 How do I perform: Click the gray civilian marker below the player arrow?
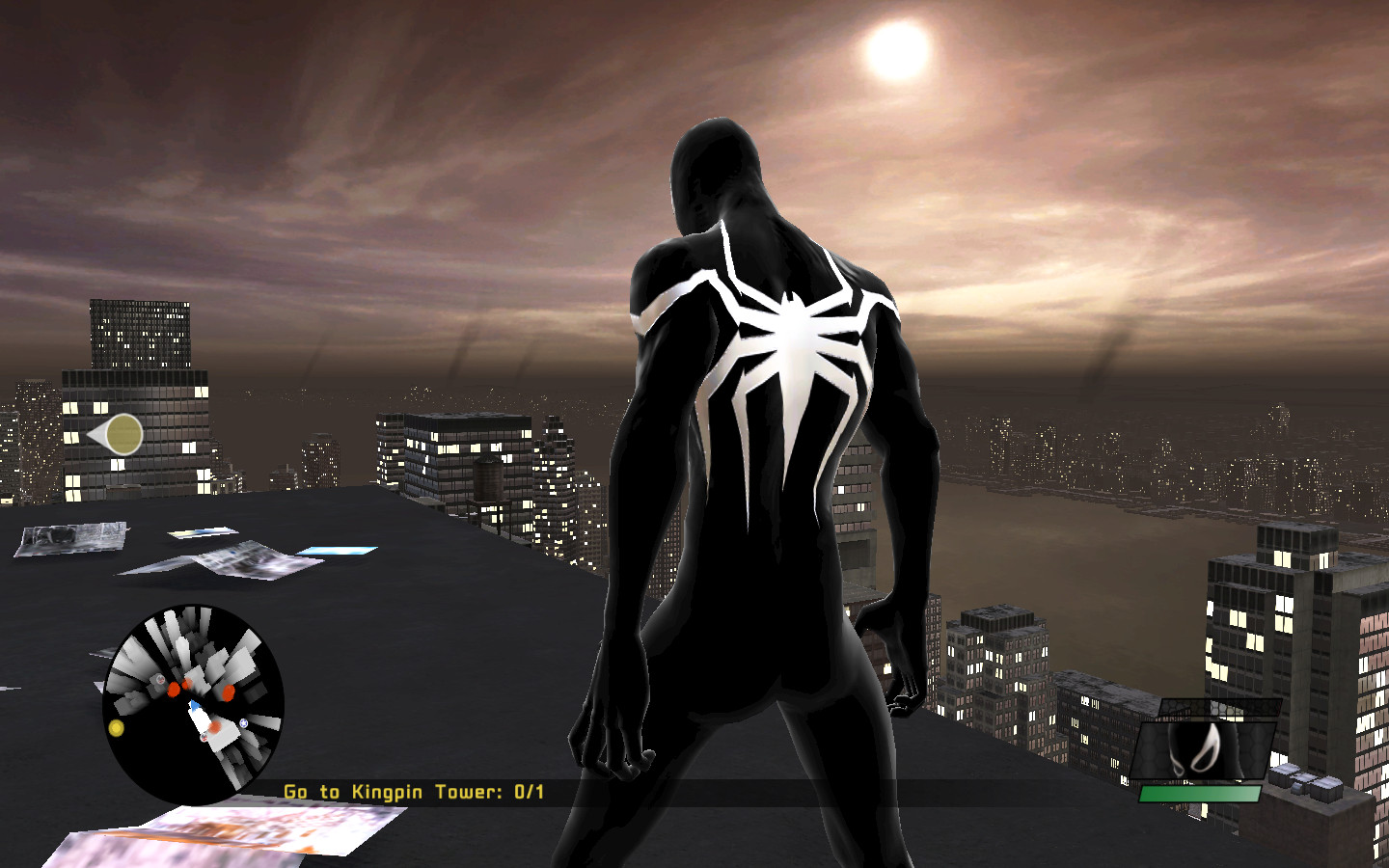(x=204, y=737)
